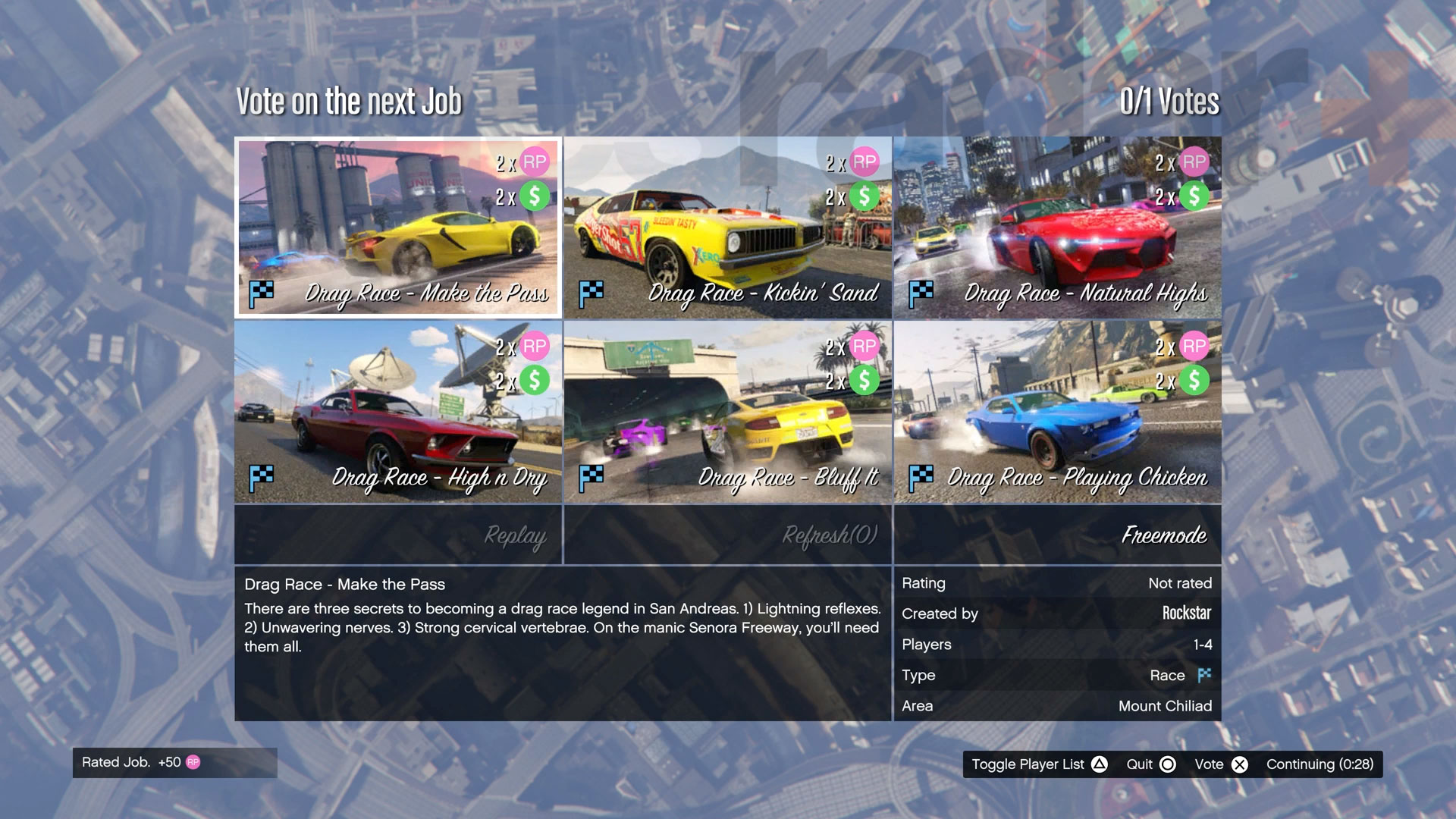Expand the Rating row in job details
Image resolution: width=1456 pixels, height=819 pixels.
coord(1056,583)
